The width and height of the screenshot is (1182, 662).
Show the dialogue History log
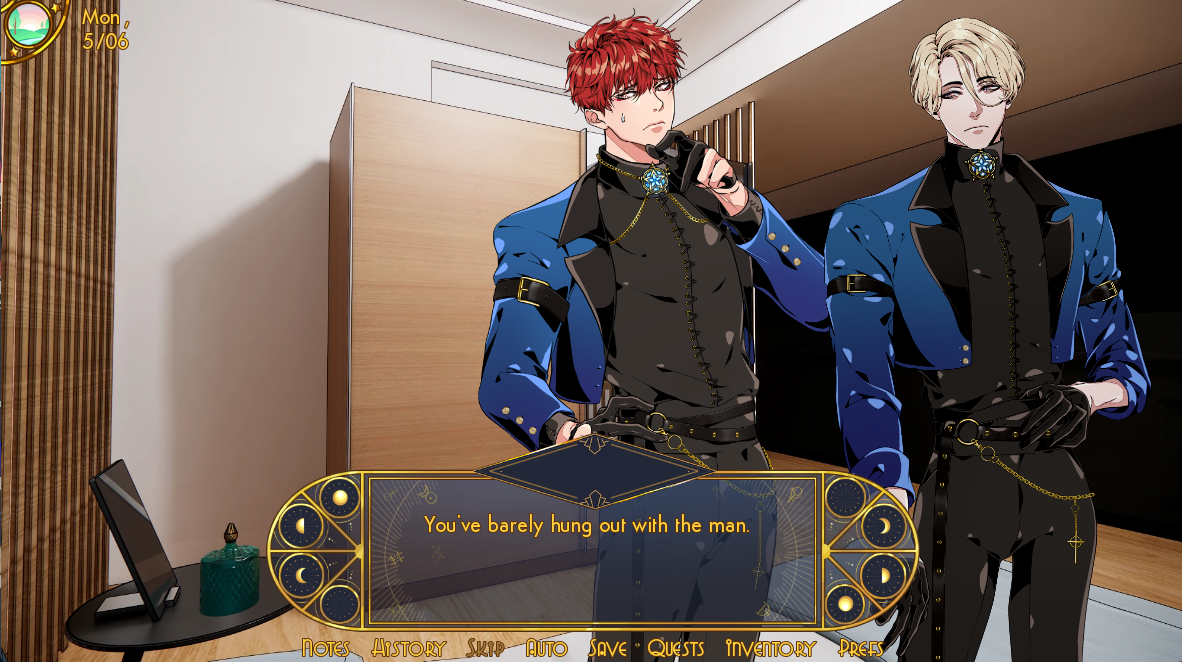(408, 648)
